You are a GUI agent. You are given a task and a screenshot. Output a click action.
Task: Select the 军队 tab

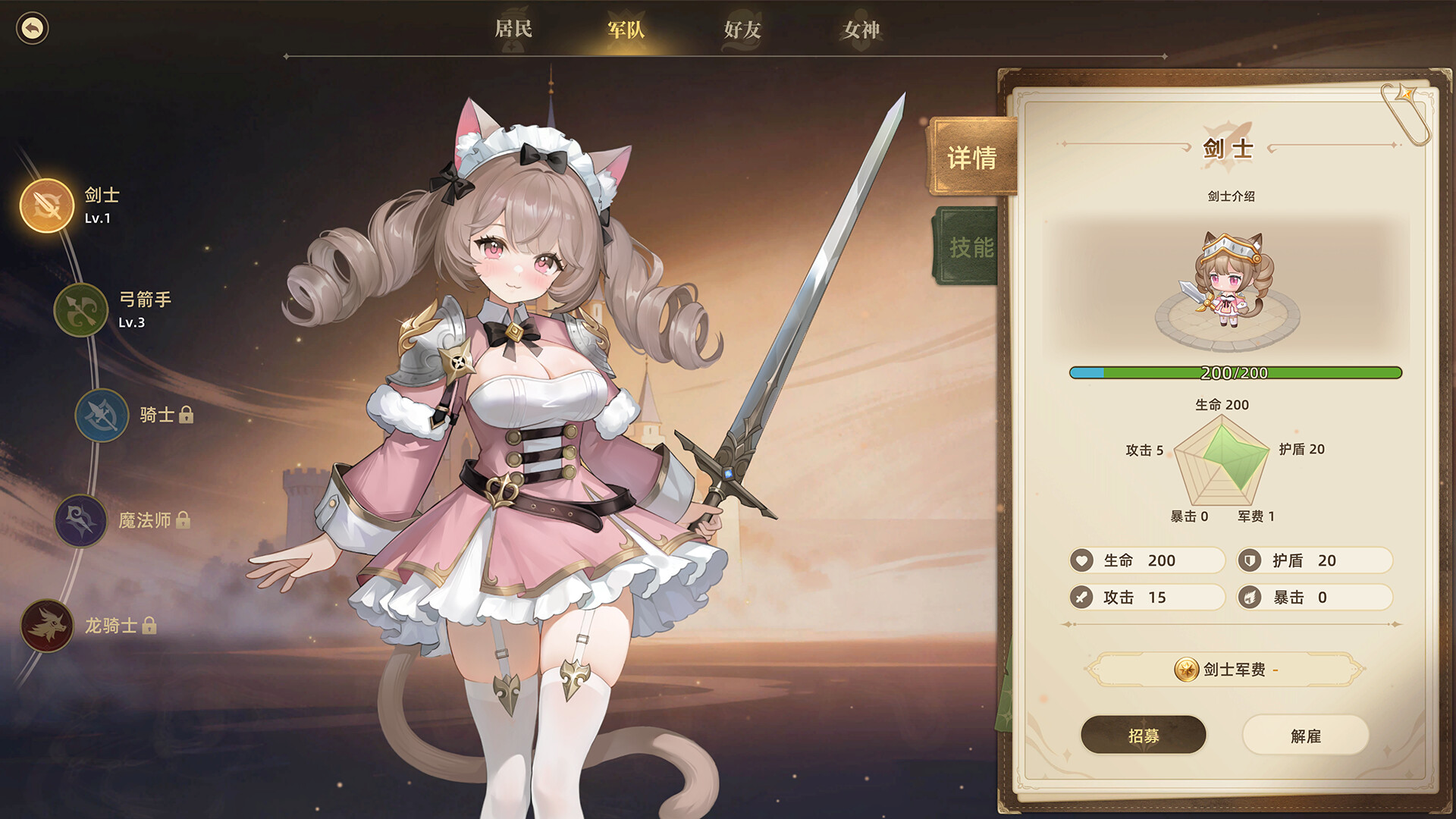(x=626, y=30)
